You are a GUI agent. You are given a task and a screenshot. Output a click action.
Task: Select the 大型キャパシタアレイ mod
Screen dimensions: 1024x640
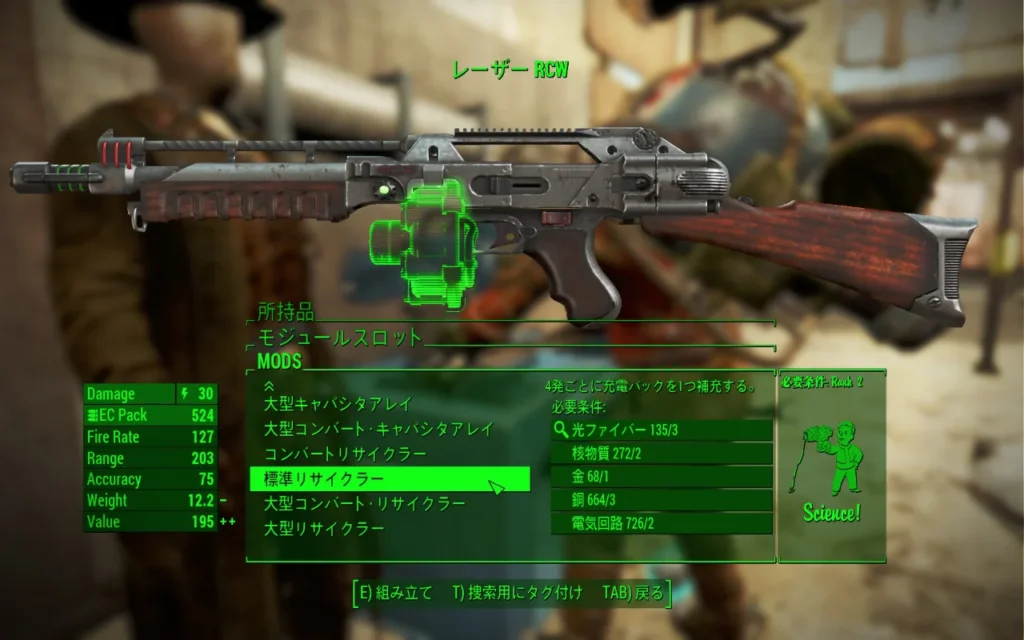point(336,404)
